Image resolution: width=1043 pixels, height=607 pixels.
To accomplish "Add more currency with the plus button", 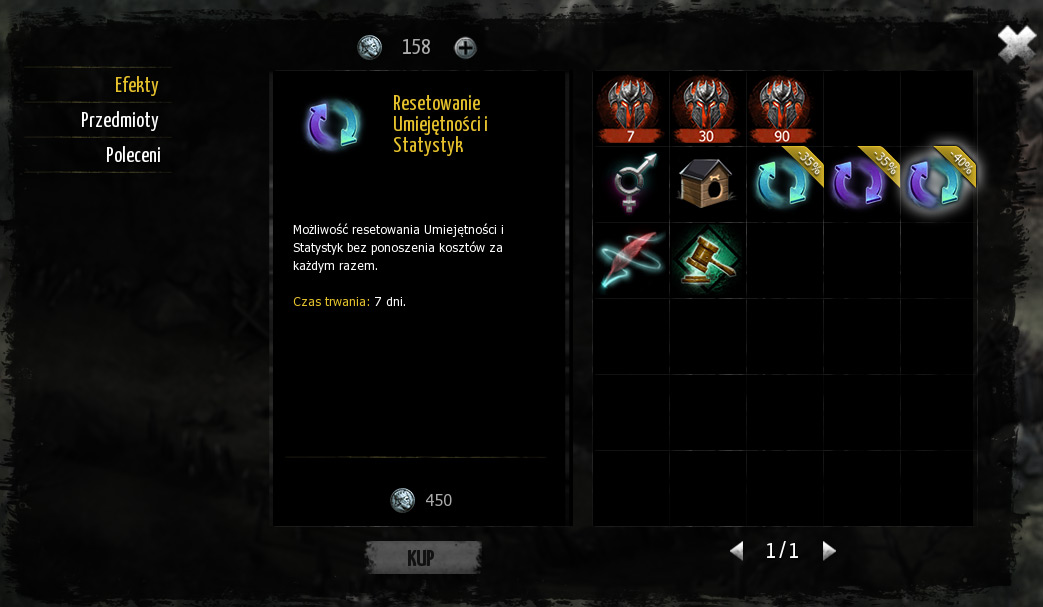I will (465, 47).
